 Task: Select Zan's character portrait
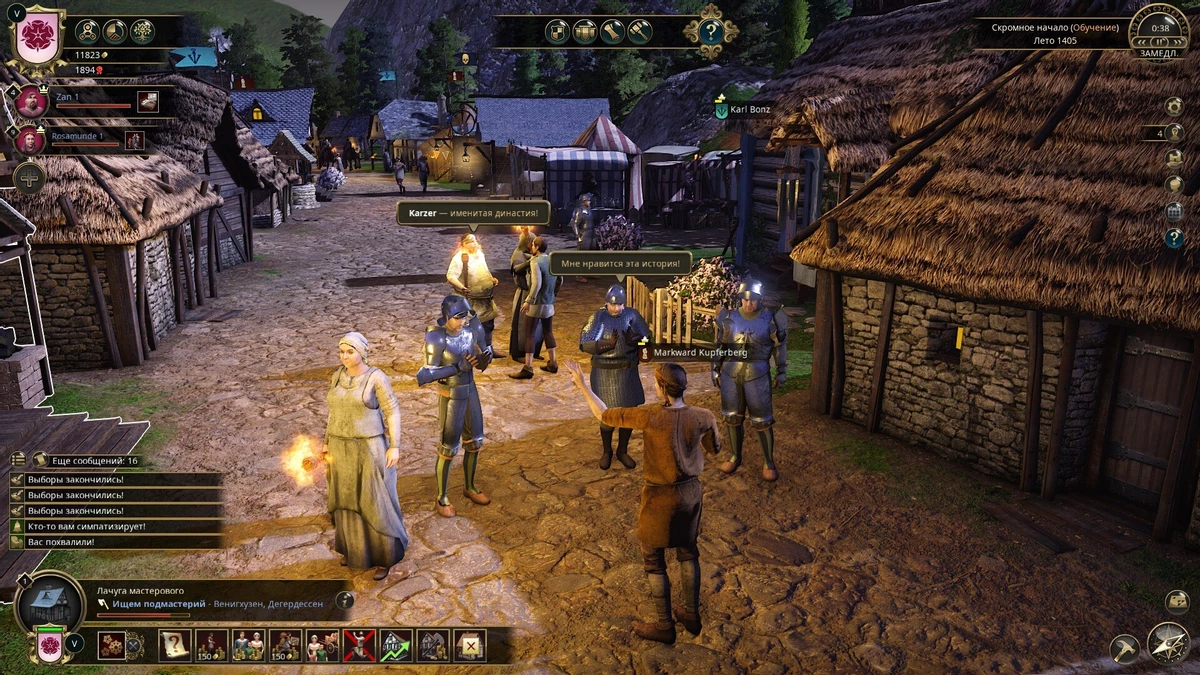tap(31, 102)
